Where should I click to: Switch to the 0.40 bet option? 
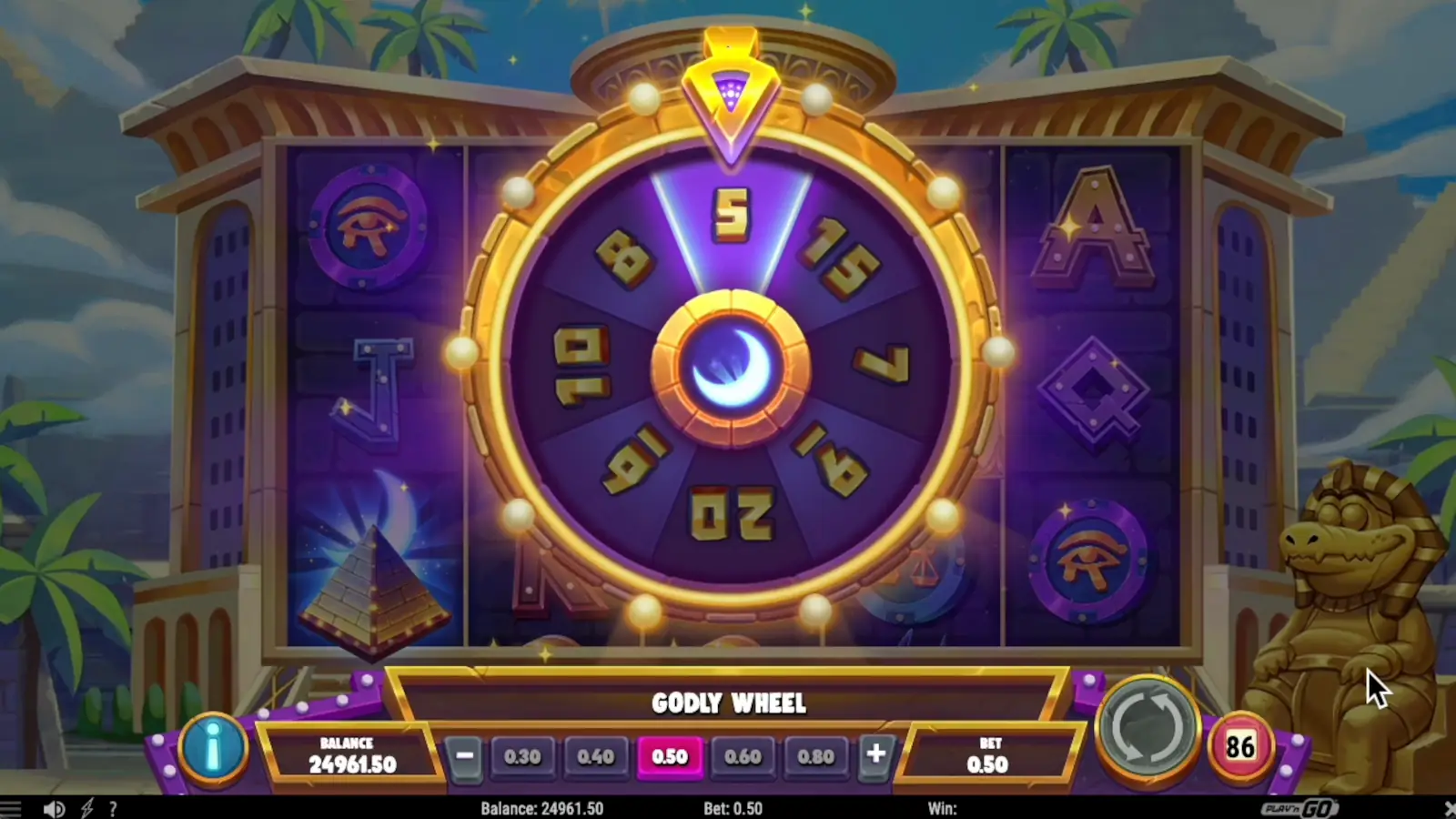[x=597, y=756]
